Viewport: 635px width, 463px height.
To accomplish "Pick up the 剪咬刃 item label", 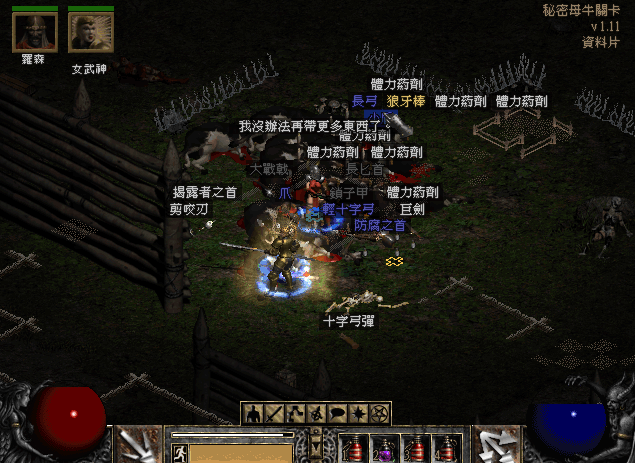I will (x=189, y=209).
